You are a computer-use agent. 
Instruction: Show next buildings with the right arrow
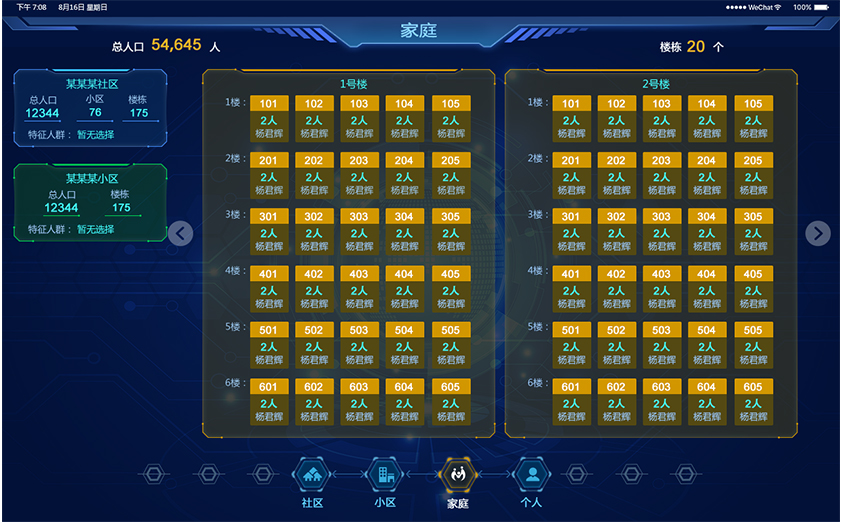[x=818, y=233]
